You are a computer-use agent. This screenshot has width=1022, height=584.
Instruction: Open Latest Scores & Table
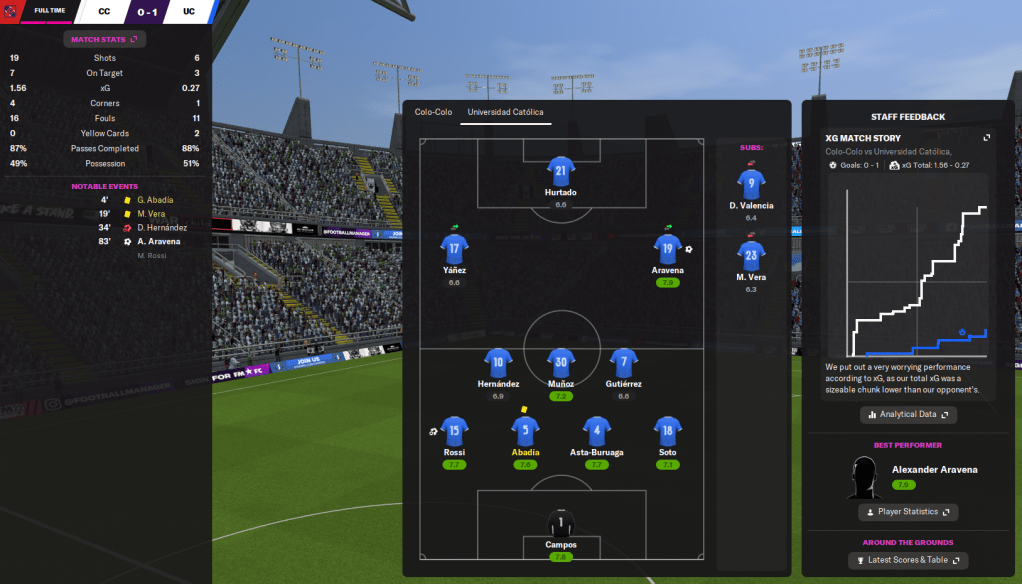(908, 560)
